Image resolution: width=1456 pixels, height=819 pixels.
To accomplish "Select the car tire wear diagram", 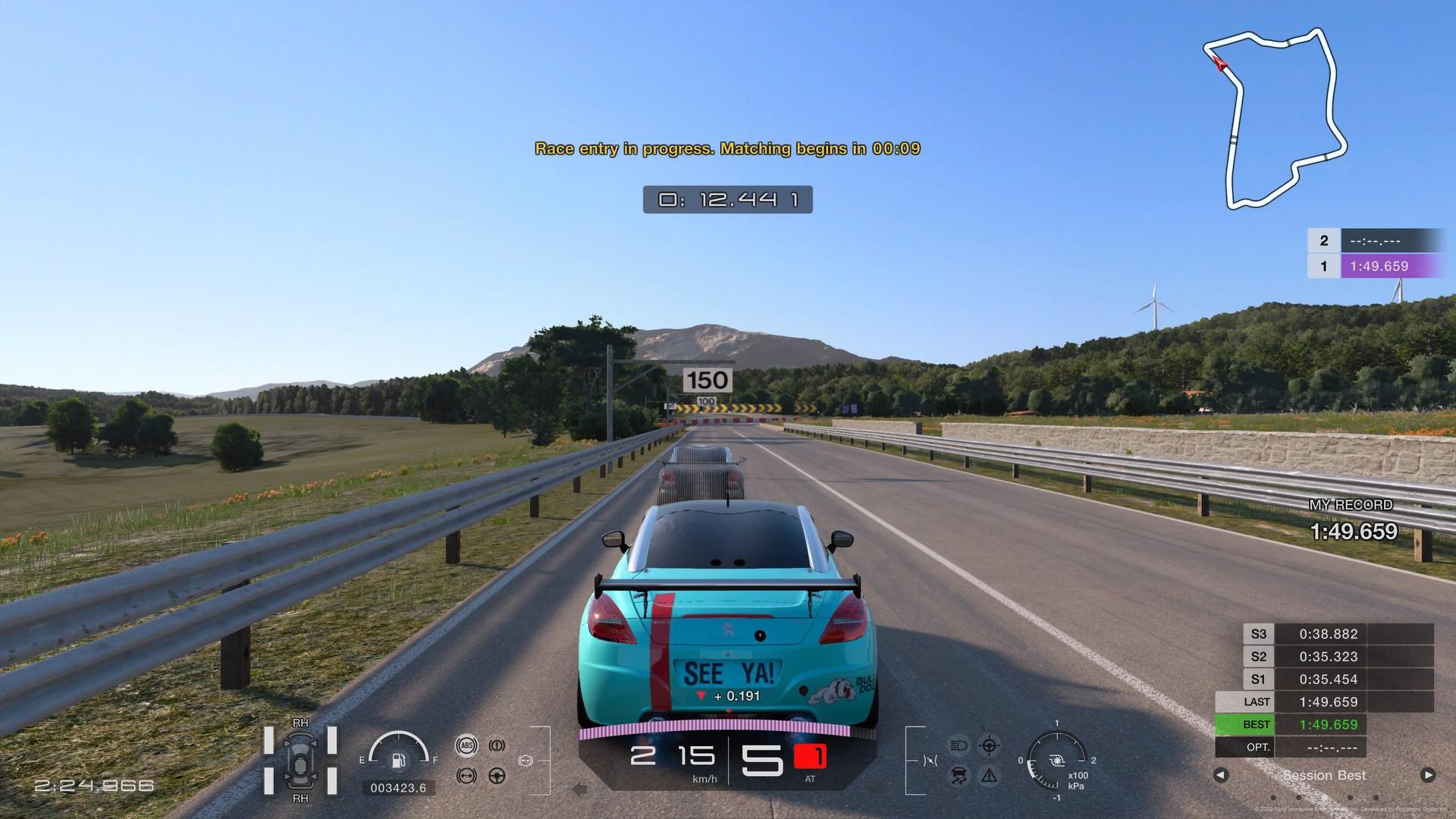I will pos(300,761).
